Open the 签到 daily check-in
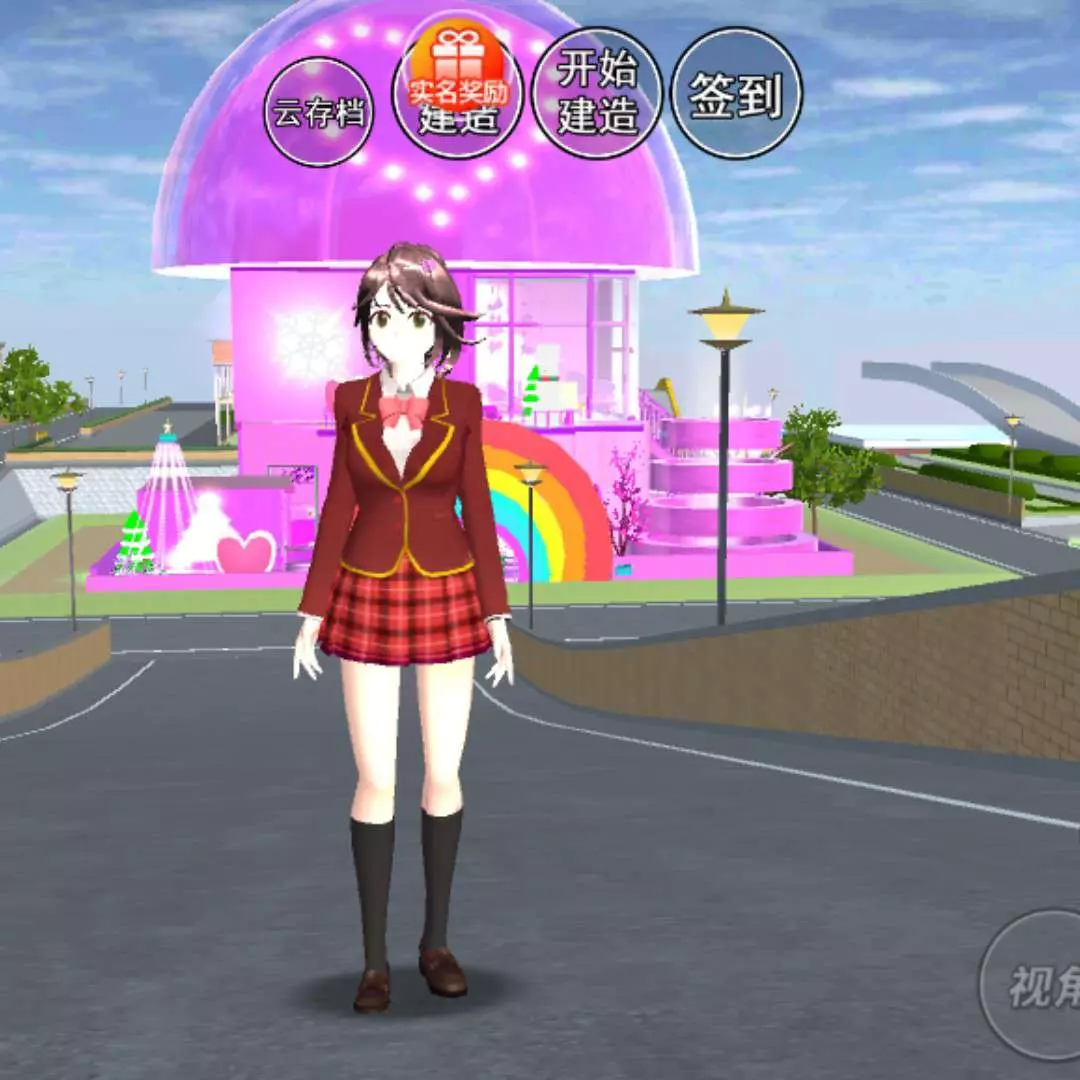The image size is (1080, 1080). 736,94
